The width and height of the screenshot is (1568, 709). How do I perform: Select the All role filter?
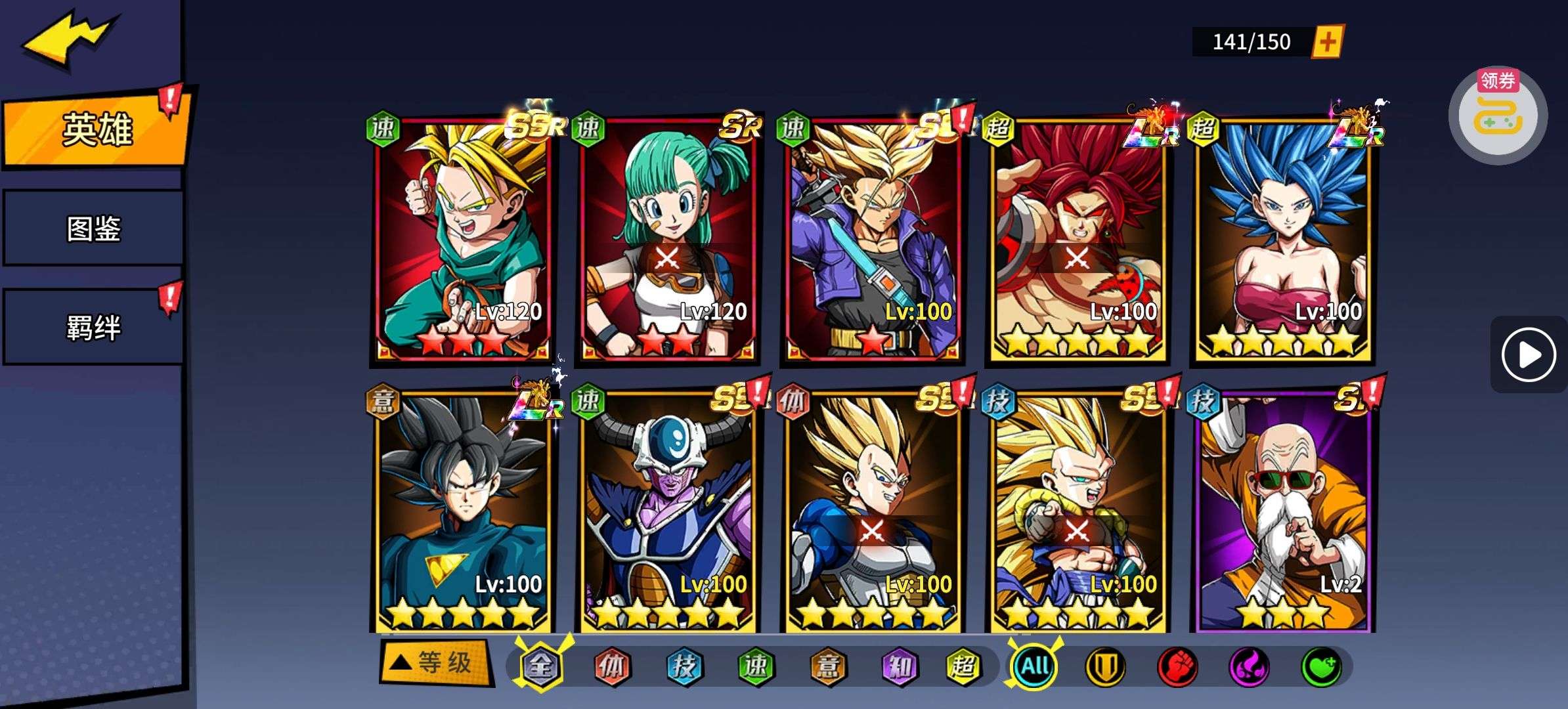click(1034, 666)
